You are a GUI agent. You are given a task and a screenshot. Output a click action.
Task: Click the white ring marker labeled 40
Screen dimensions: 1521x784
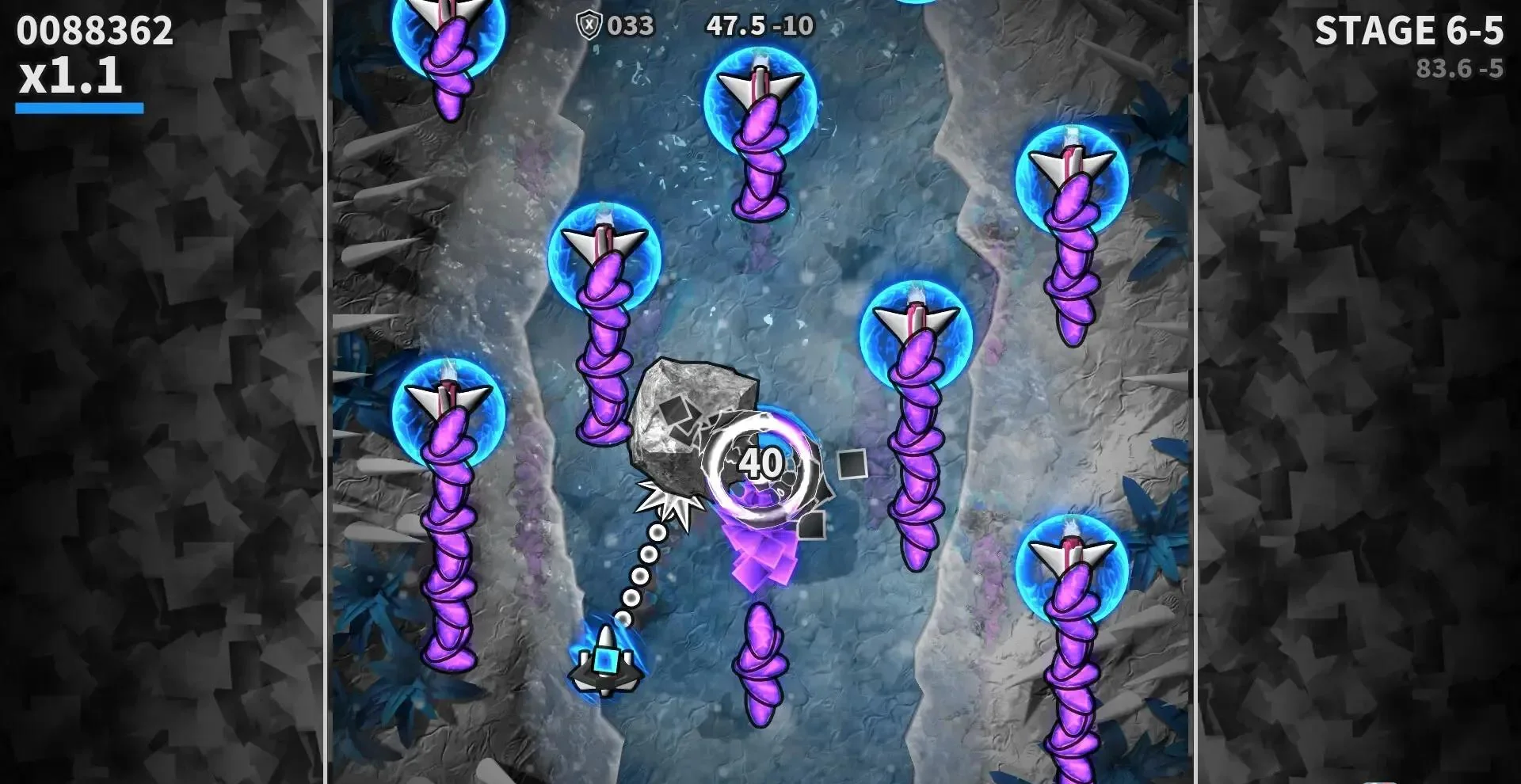761,463
